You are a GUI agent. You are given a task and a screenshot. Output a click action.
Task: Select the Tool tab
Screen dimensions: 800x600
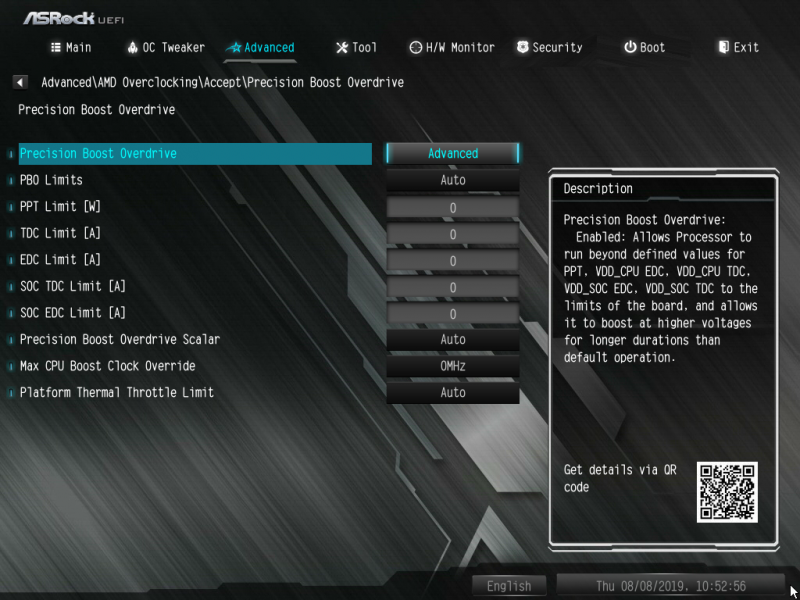point(356,47)
